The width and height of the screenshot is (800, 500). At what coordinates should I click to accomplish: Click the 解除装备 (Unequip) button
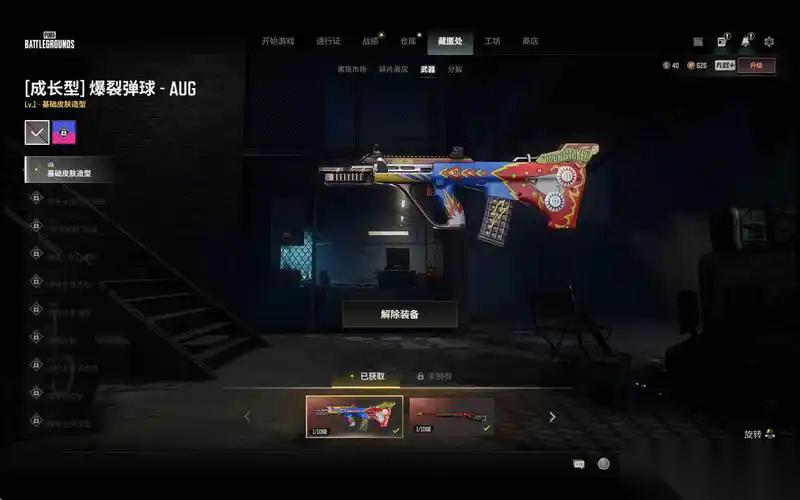click(x=400, y=314)
